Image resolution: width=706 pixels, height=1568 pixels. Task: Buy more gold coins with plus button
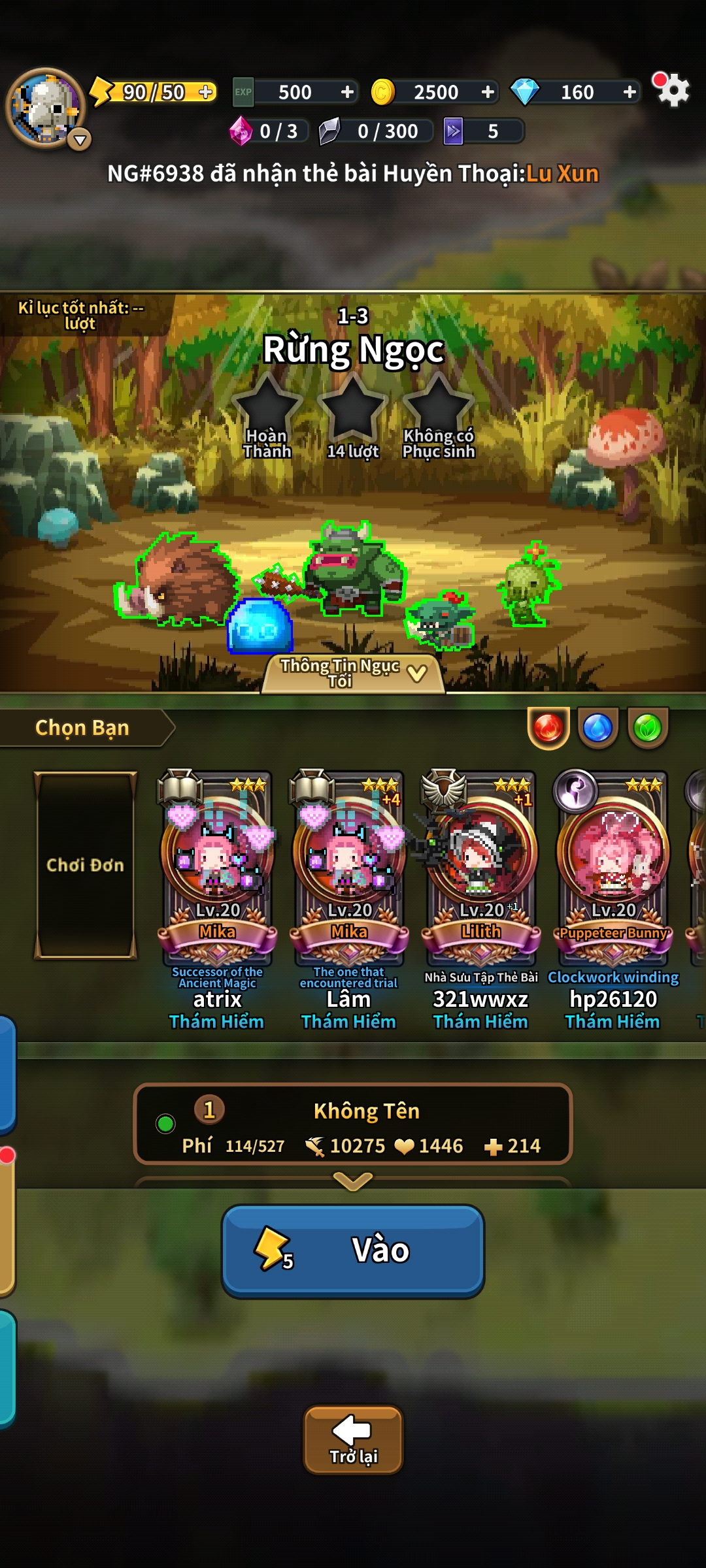click(x=488, y=92)
